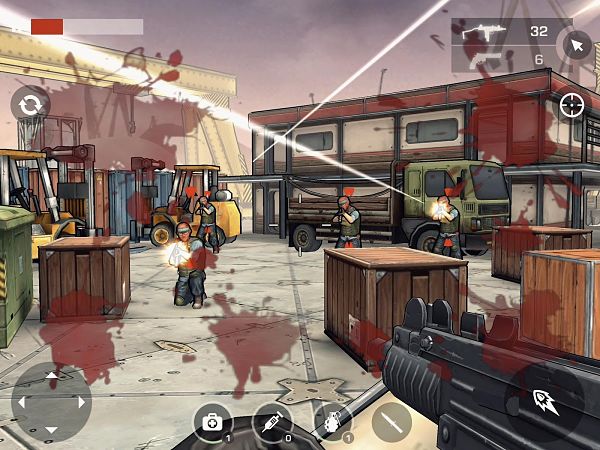Use the syringe item
Screen dimensions: 600x450
pos(271,423)
